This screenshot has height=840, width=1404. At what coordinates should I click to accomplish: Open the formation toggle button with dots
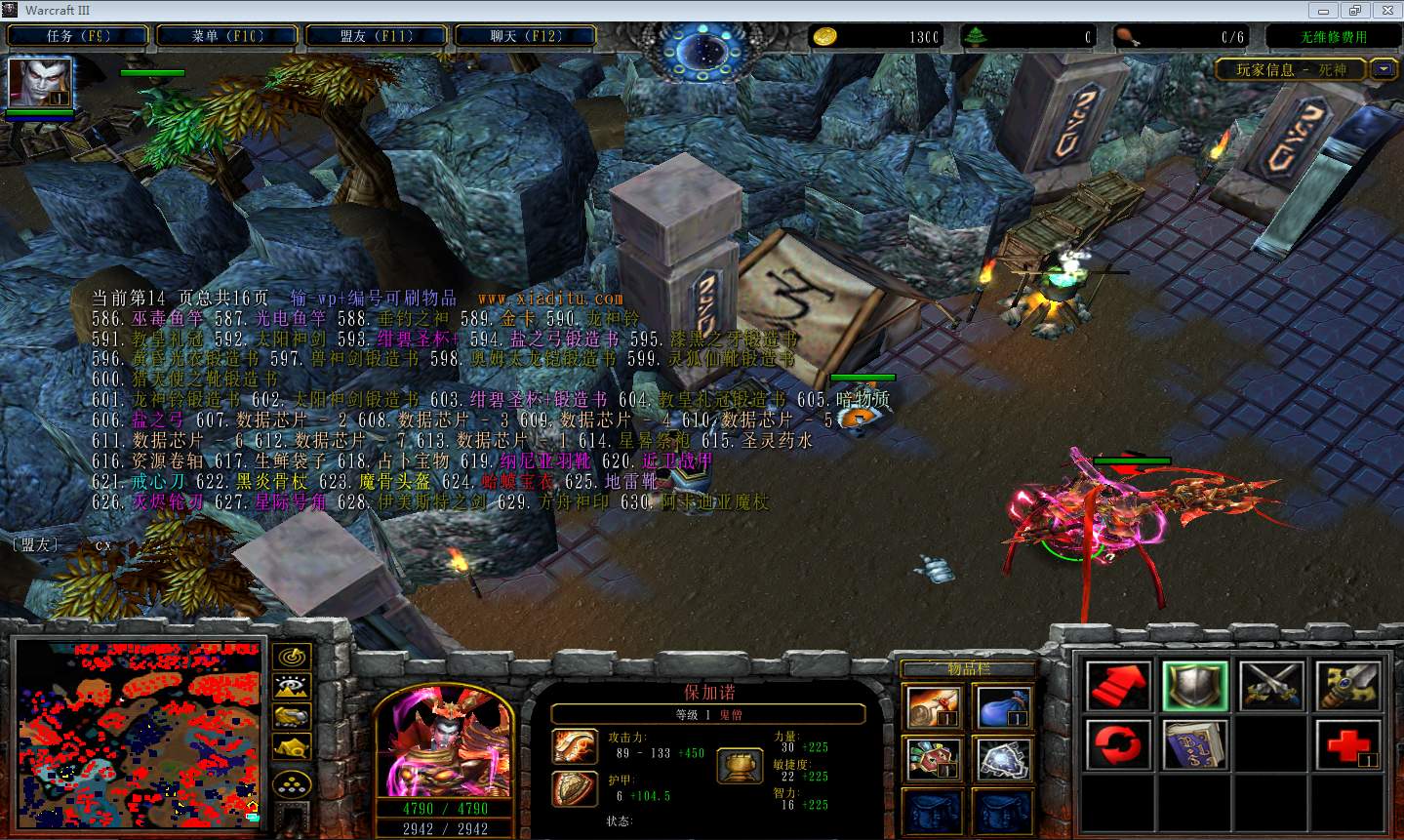[x=292, y=783]
